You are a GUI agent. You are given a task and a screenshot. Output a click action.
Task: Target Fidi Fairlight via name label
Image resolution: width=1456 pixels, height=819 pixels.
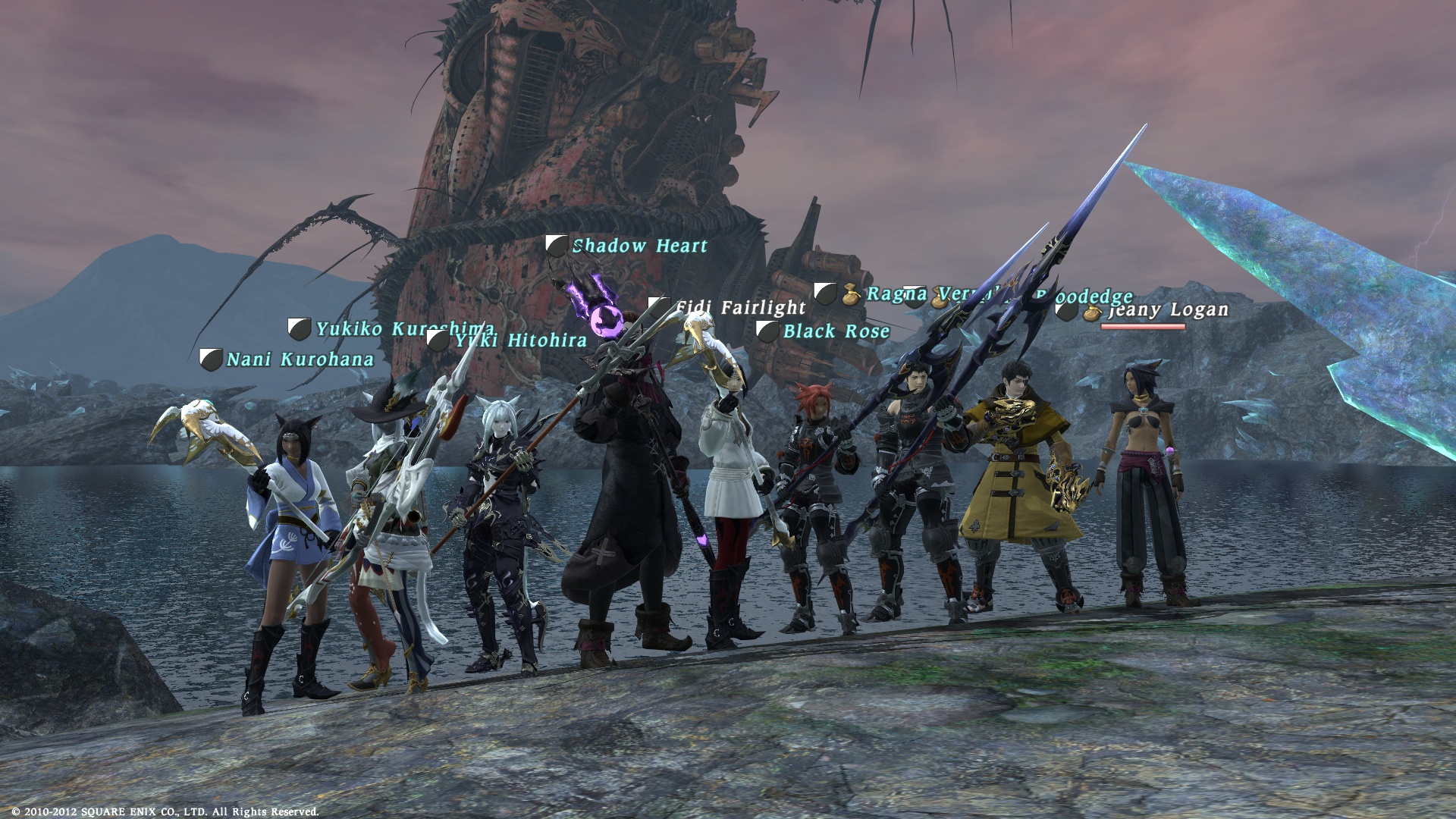[739, 307]
